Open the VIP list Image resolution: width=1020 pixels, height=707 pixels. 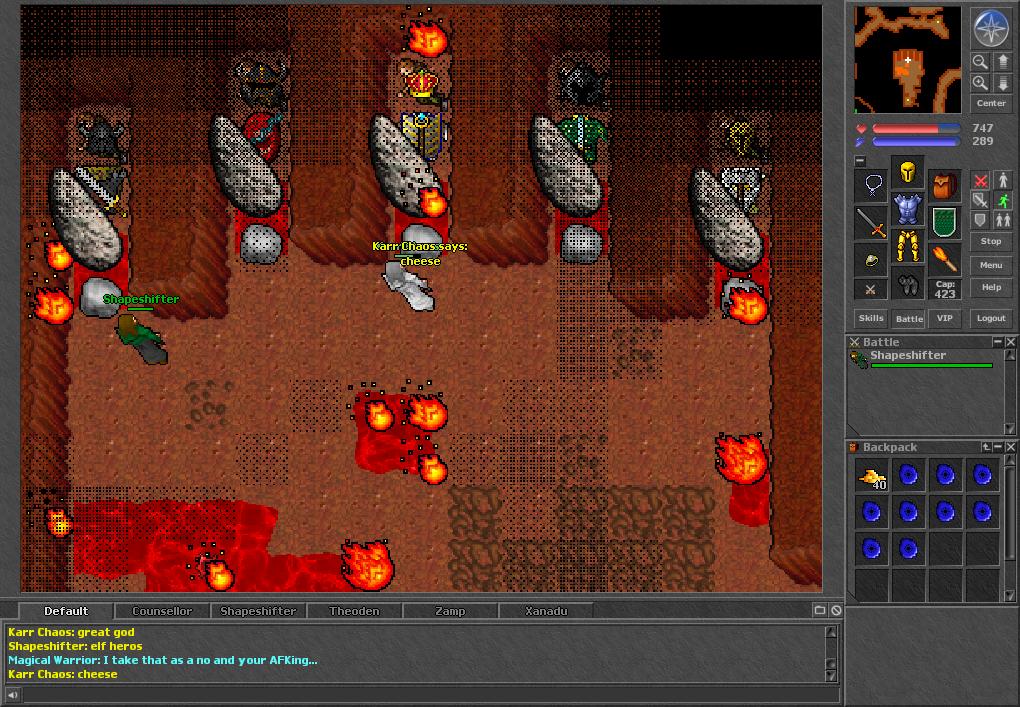click(x=945, y=318)
